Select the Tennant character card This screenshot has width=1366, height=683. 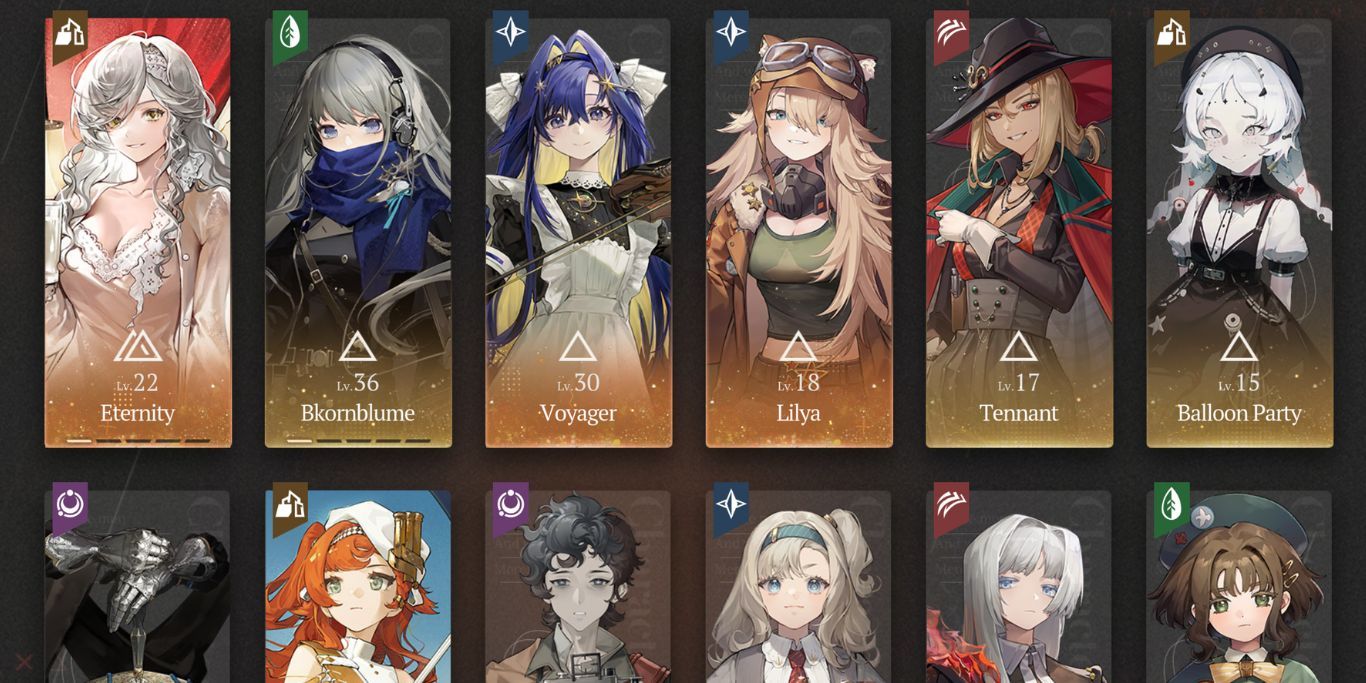(x=1019, y=232)
